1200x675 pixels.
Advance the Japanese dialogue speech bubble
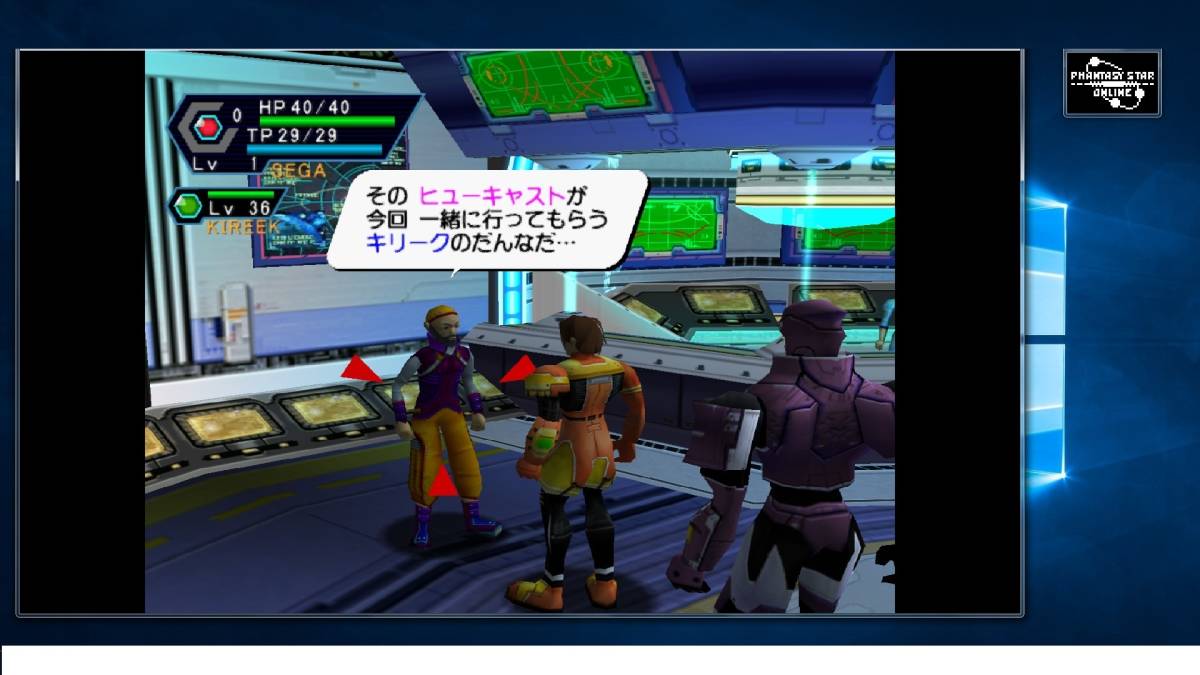point(486,220)
